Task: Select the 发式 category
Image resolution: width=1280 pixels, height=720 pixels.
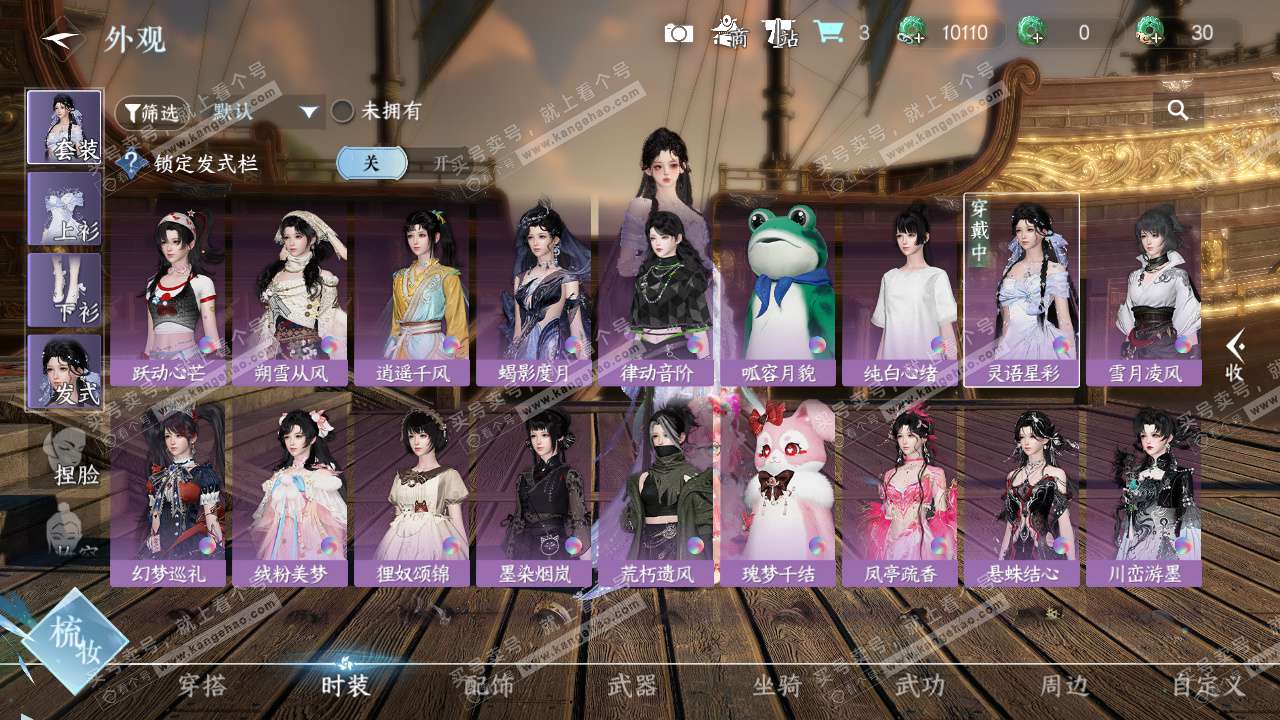Action: coord(64,371)
